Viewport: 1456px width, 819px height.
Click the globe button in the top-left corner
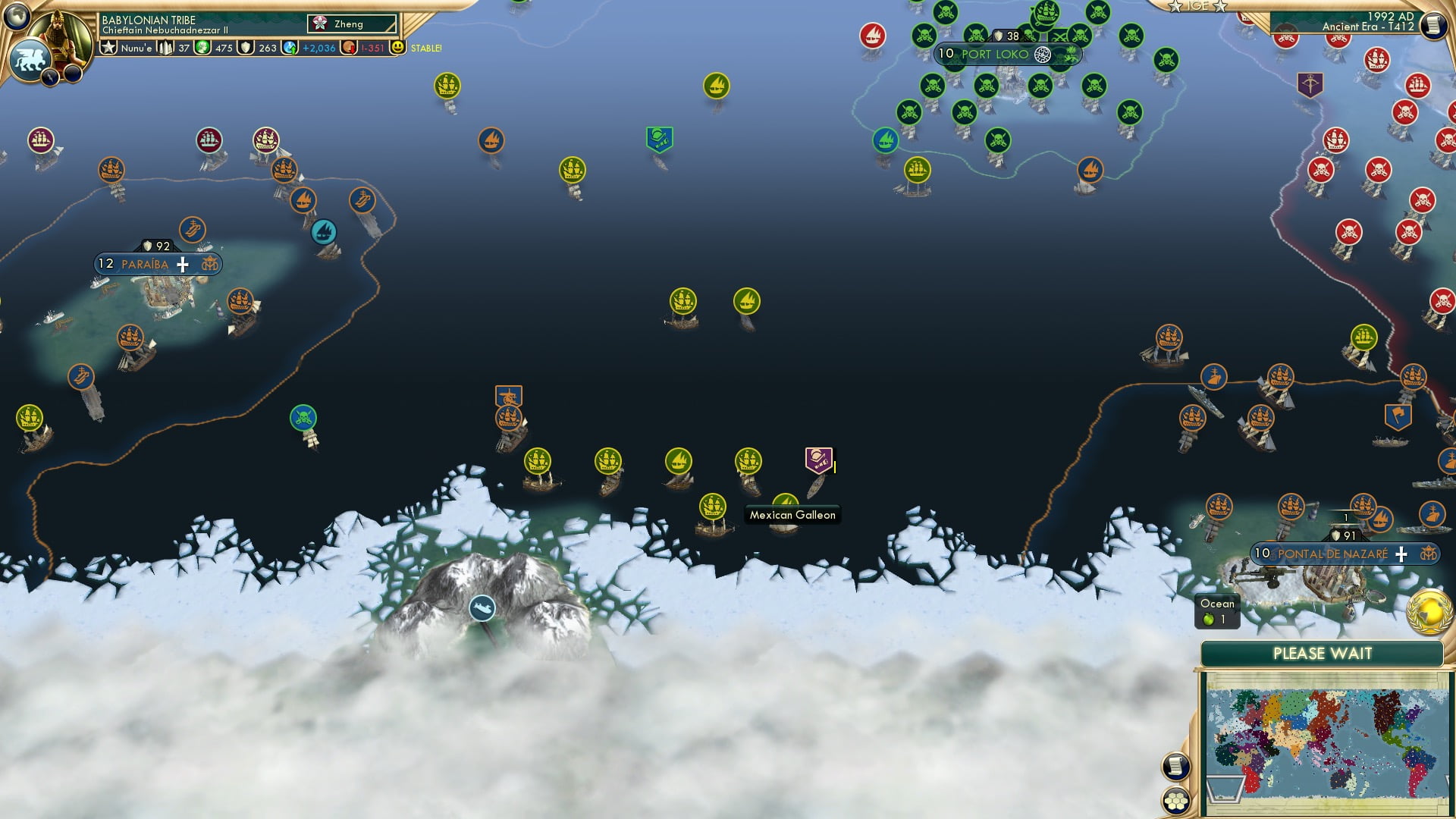tap(17, 16)
